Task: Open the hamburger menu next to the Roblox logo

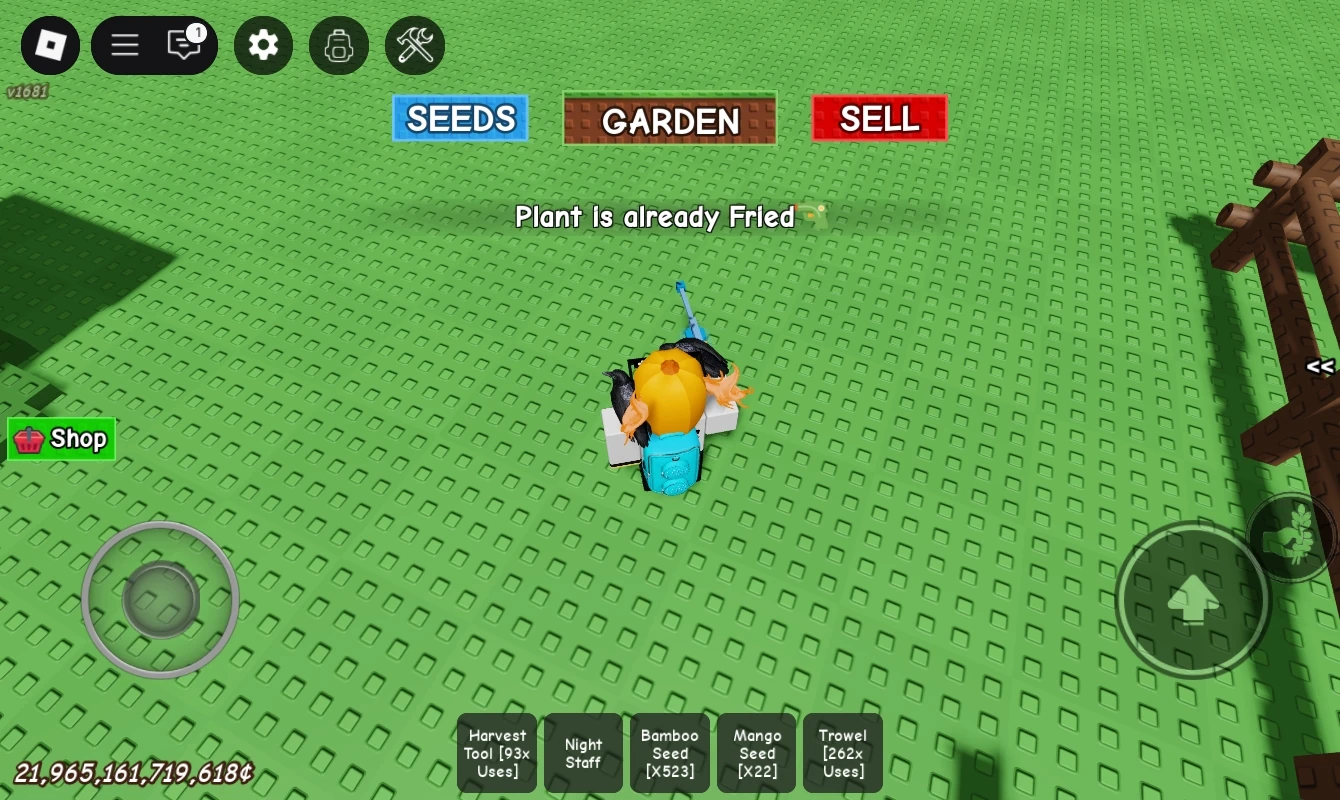Action: pyautogui.click(x=124, y=46)
